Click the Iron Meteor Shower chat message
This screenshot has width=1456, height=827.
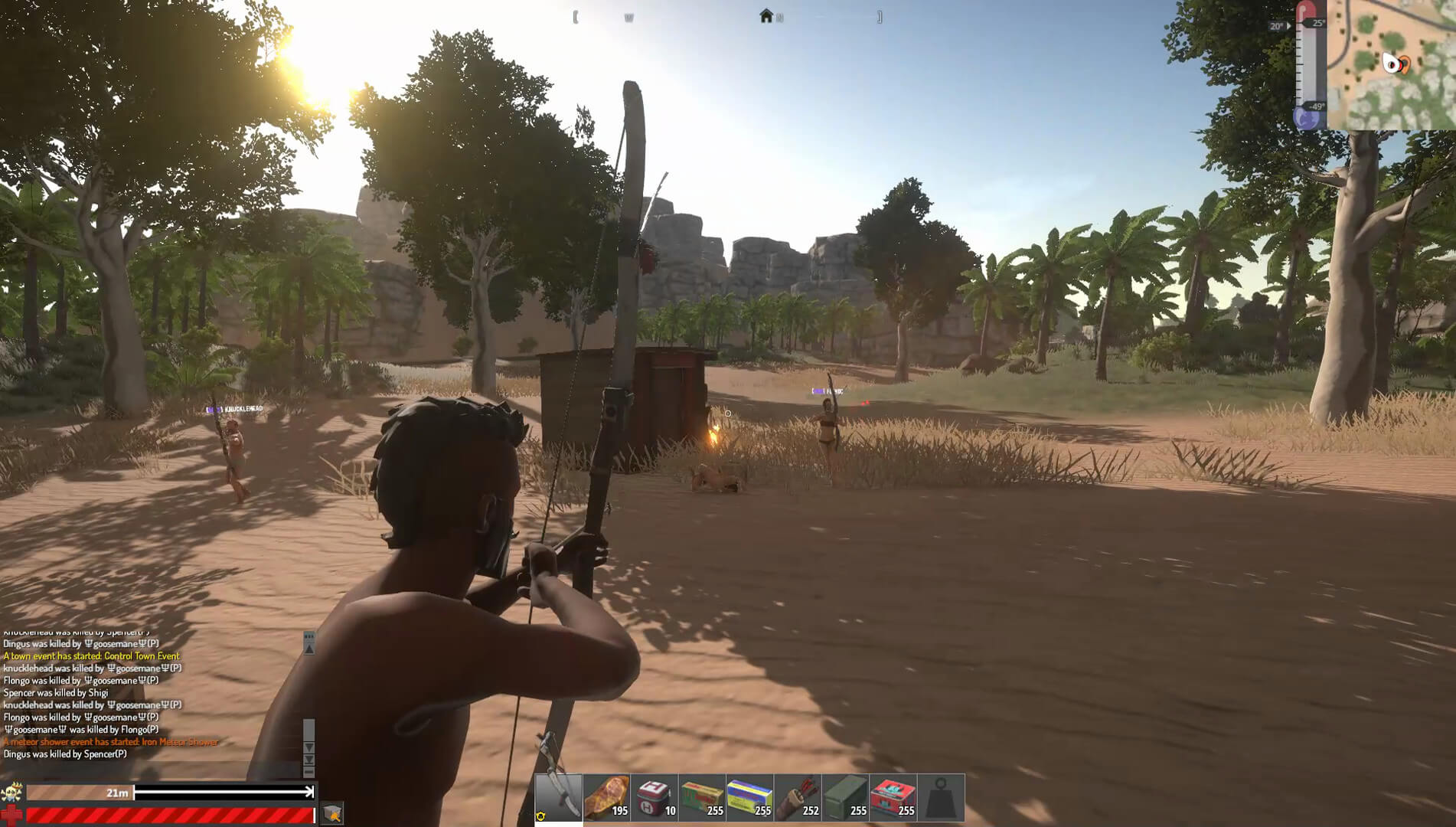(111, 742)
